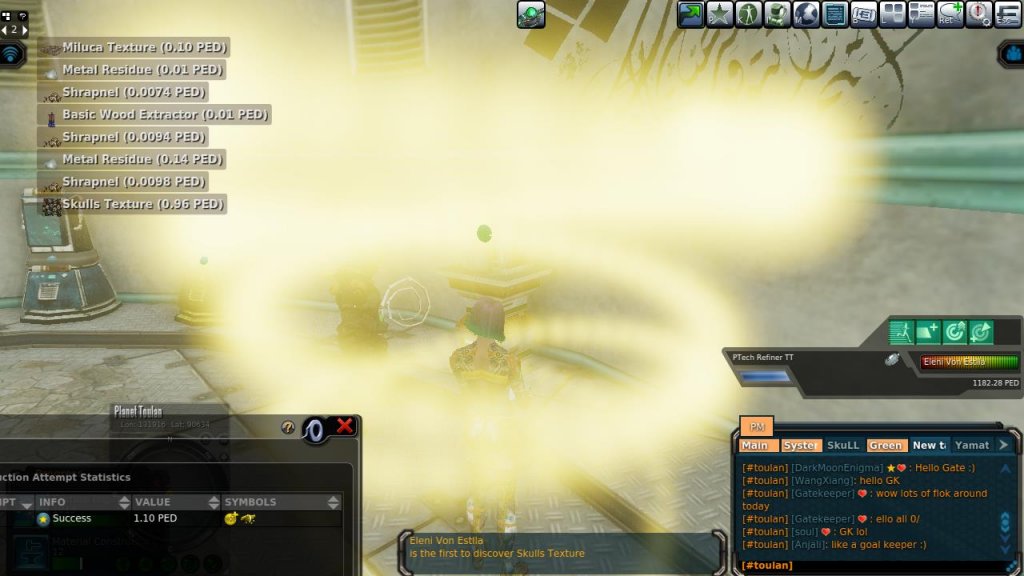Switch to the Main chat tab
The image size is (1024, 576).
pos(756,445)
